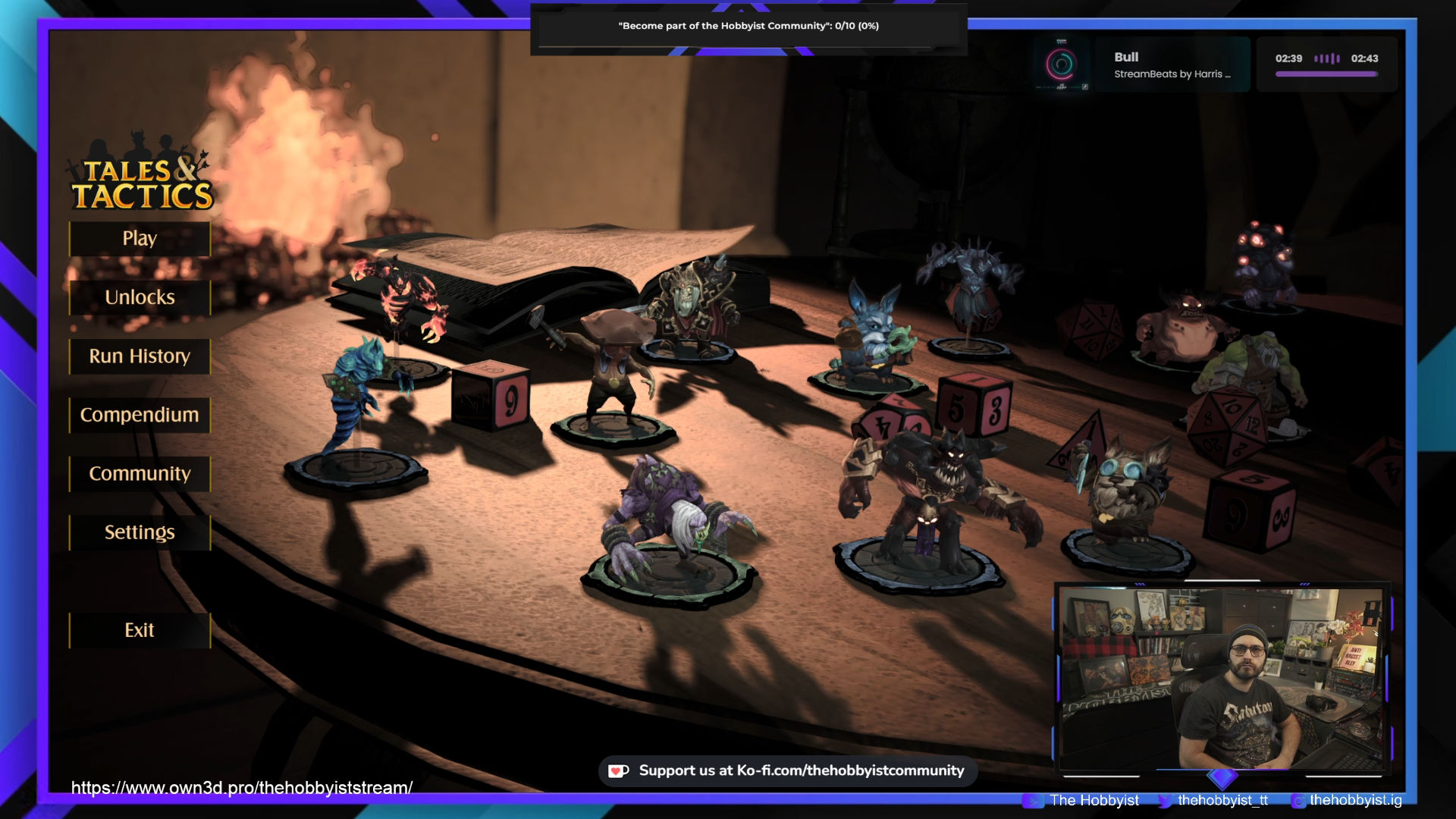Start the game with Play
Viewport: 1456px width, 819px height.
pyautogui.click(x=140, y=239)
